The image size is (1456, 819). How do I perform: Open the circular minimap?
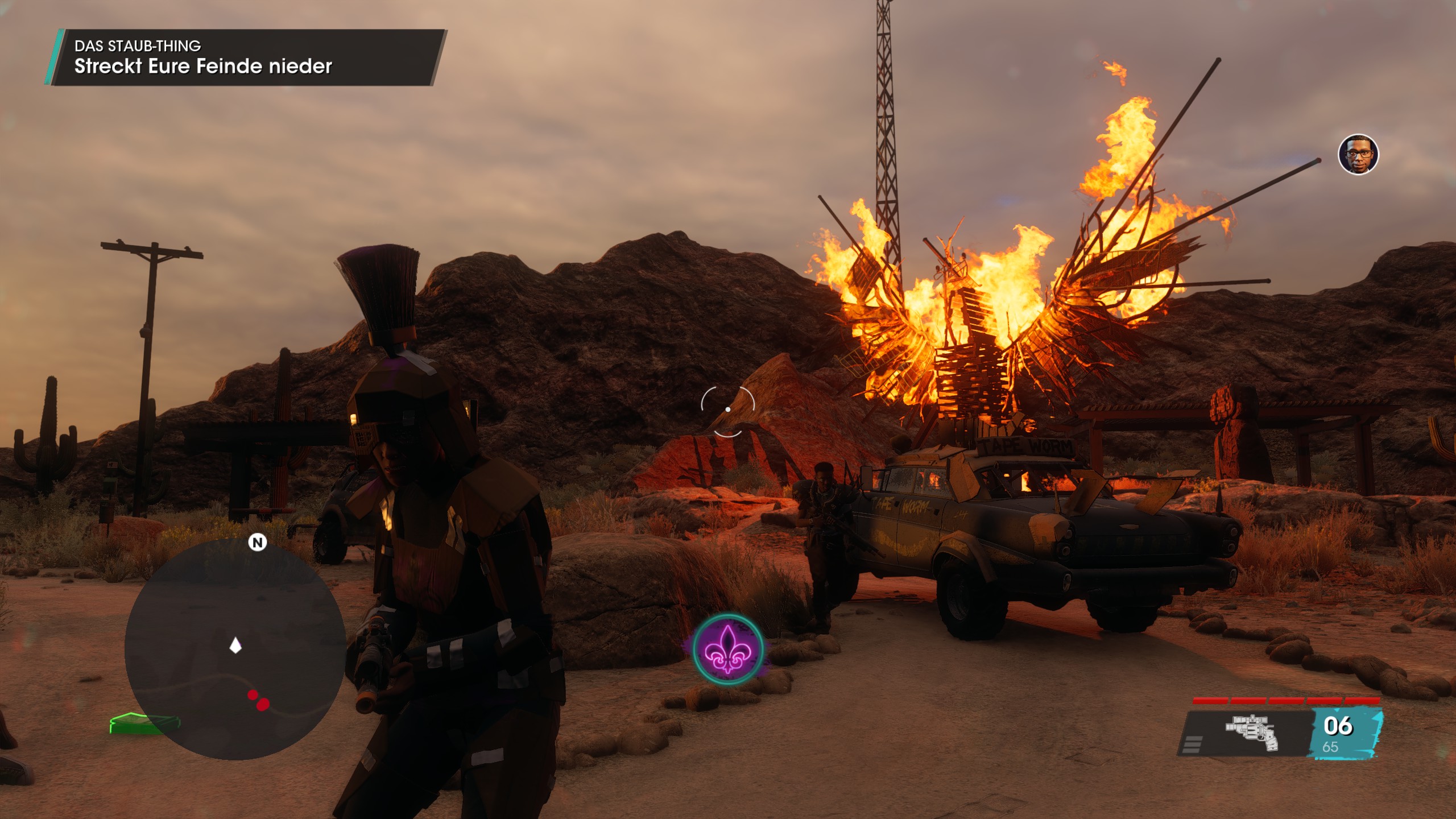(235, 649)
